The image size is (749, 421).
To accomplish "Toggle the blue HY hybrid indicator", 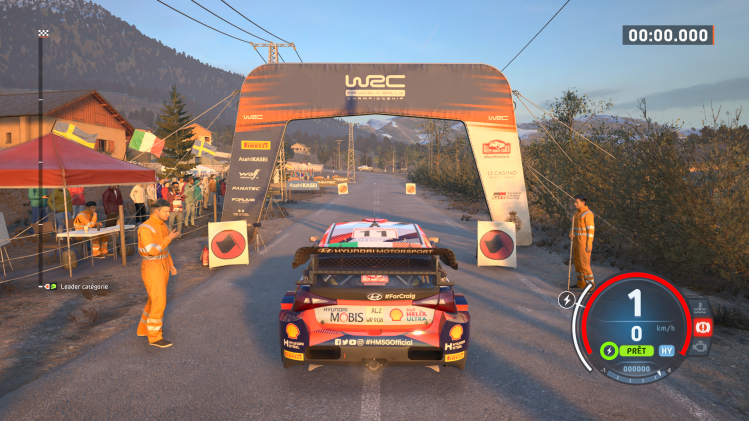I will tap(666, 351).
